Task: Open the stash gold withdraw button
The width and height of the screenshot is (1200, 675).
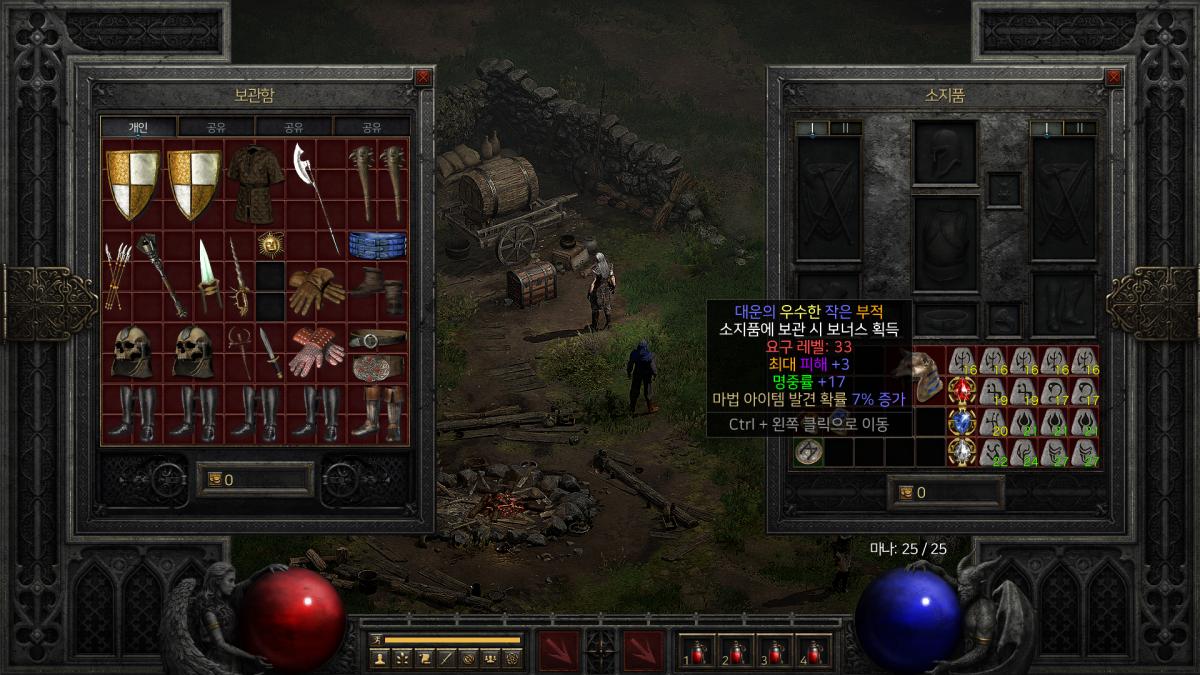Action: (214, 479)
